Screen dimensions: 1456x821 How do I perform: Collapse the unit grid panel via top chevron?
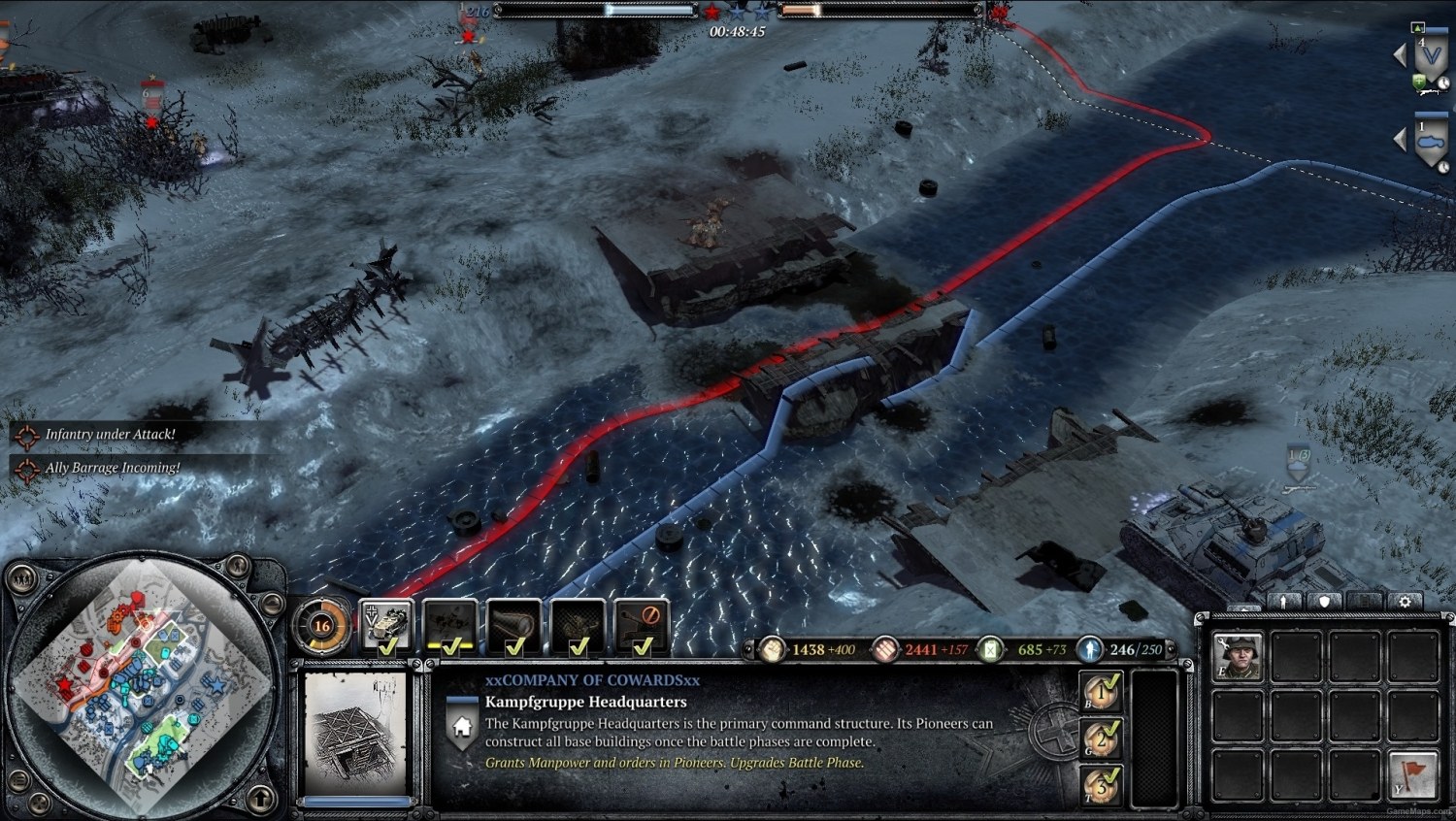point(1243,607)
